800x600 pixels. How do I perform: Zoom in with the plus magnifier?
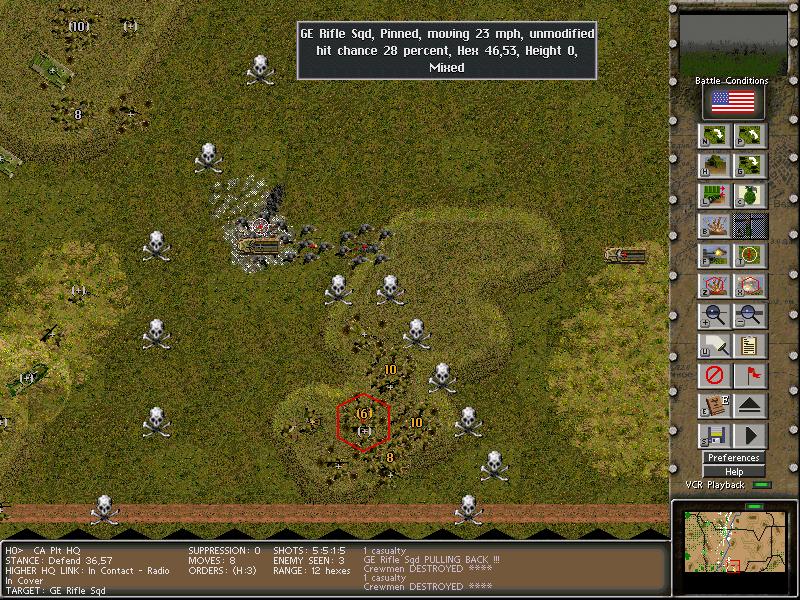tap(715, 316)
